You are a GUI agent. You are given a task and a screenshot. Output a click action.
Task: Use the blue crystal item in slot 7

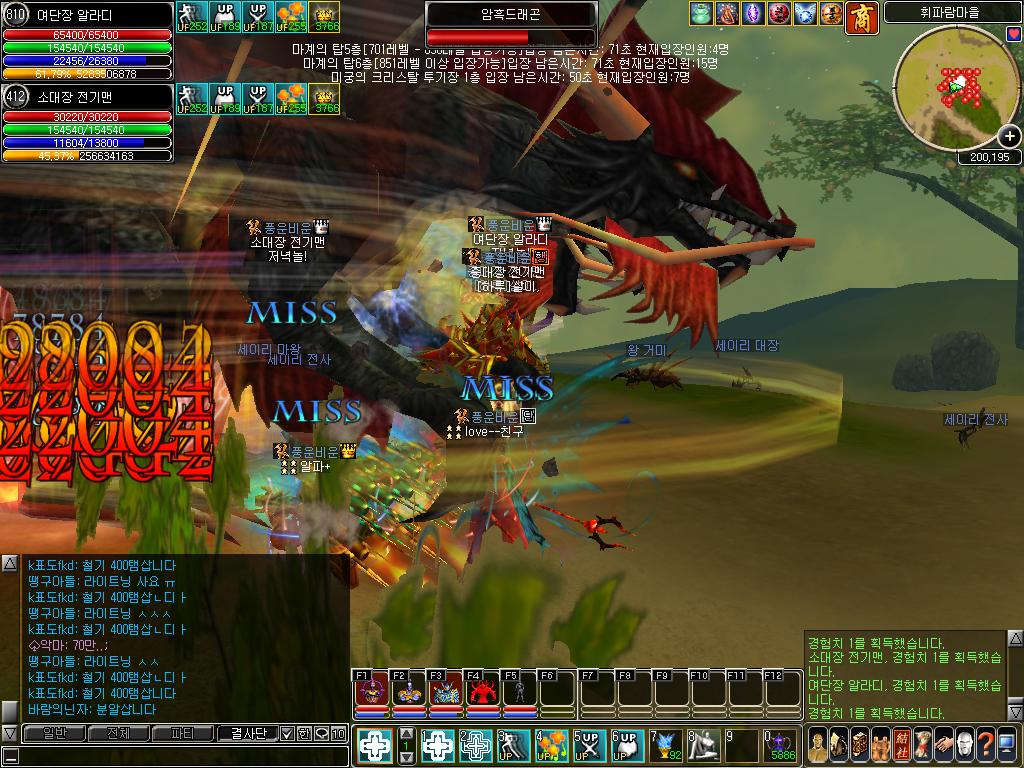coord(664,745)
